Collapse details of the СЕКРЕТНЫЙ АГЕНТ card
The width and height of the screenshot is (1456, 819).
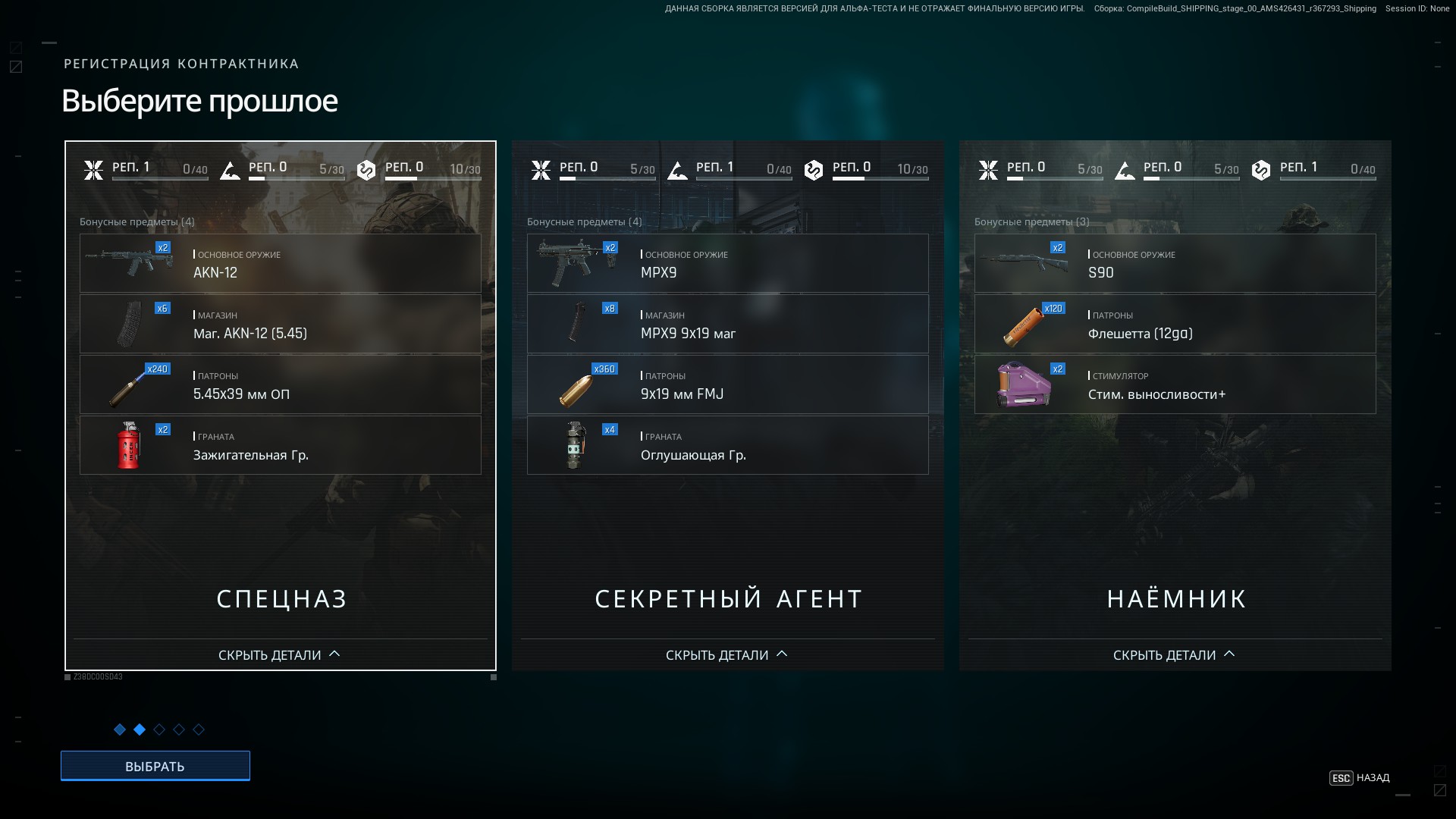[x=726, y=654]
